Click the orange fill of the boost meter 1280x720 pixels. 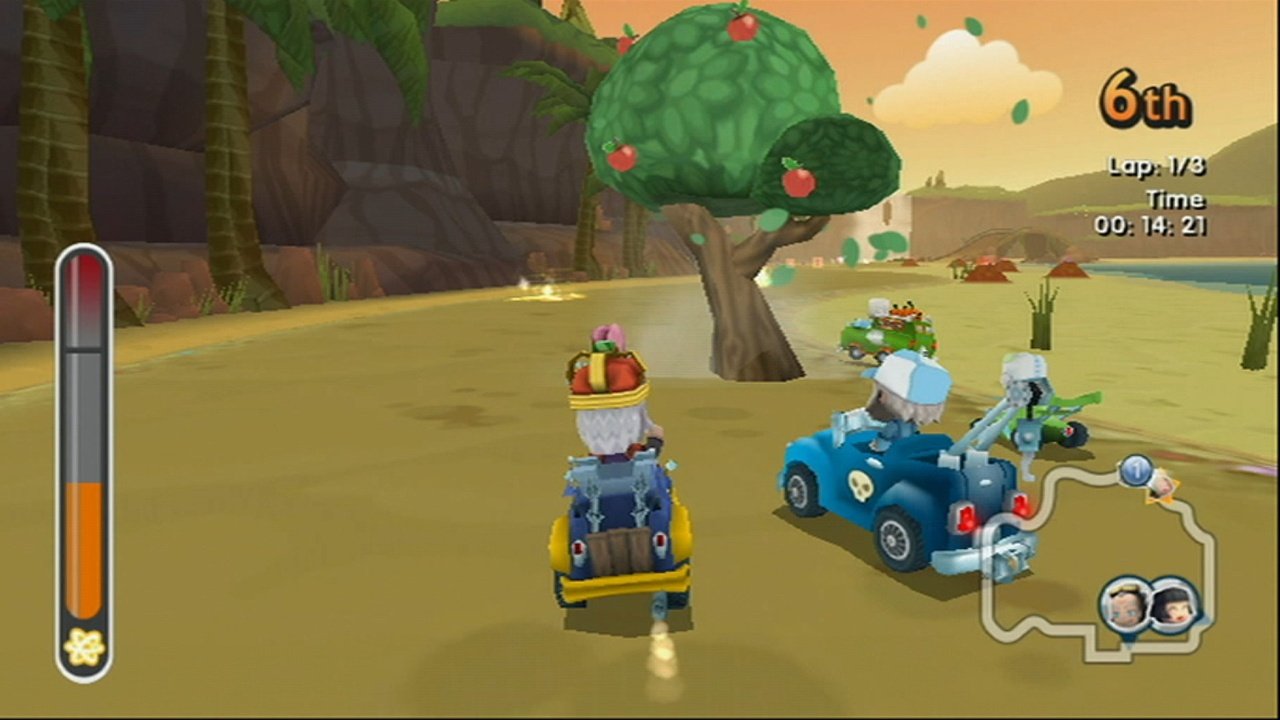pyautogui.click(x=85, y=545)
